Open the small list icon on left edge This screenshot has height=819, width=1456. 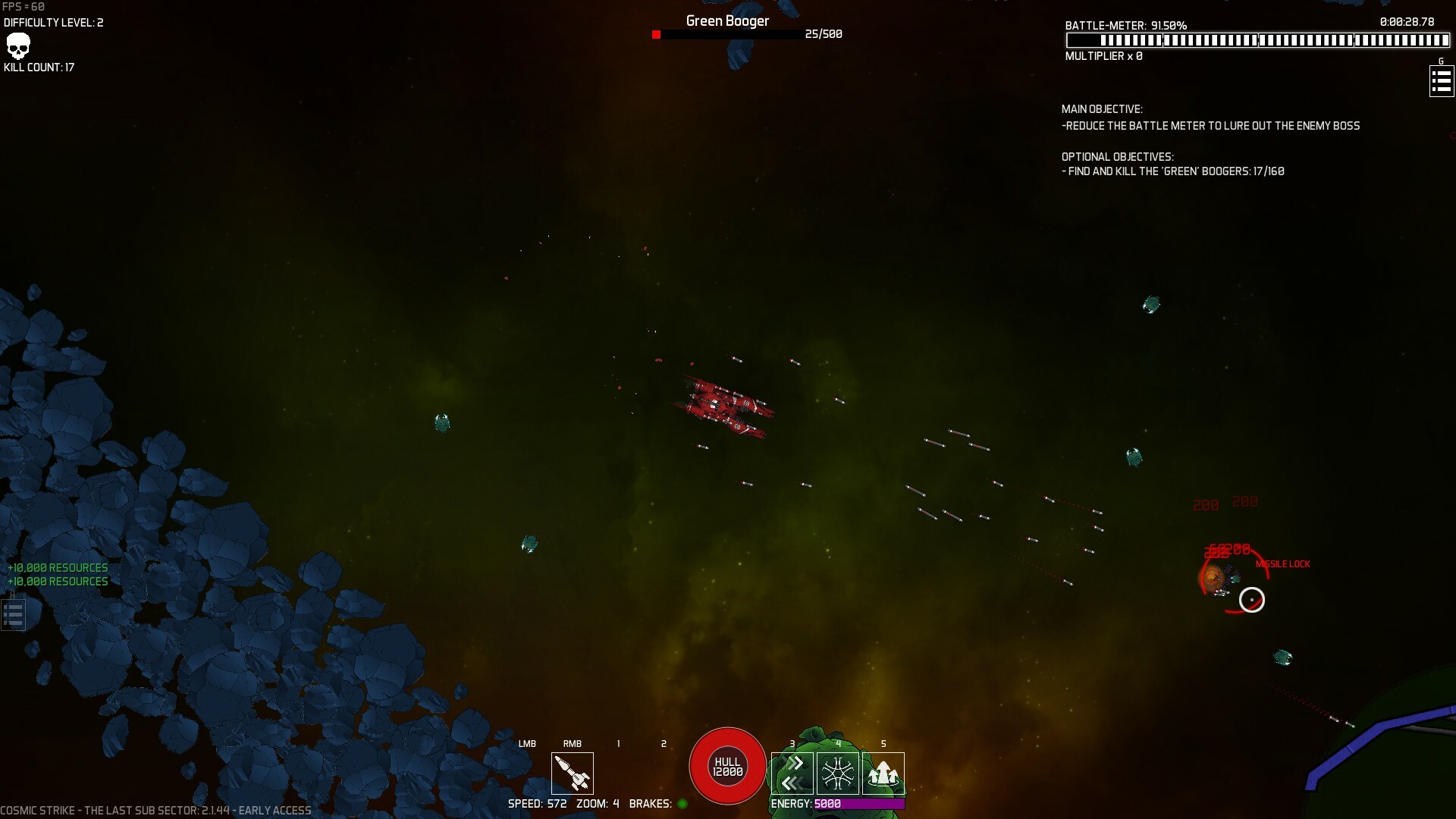click(12, 614)
